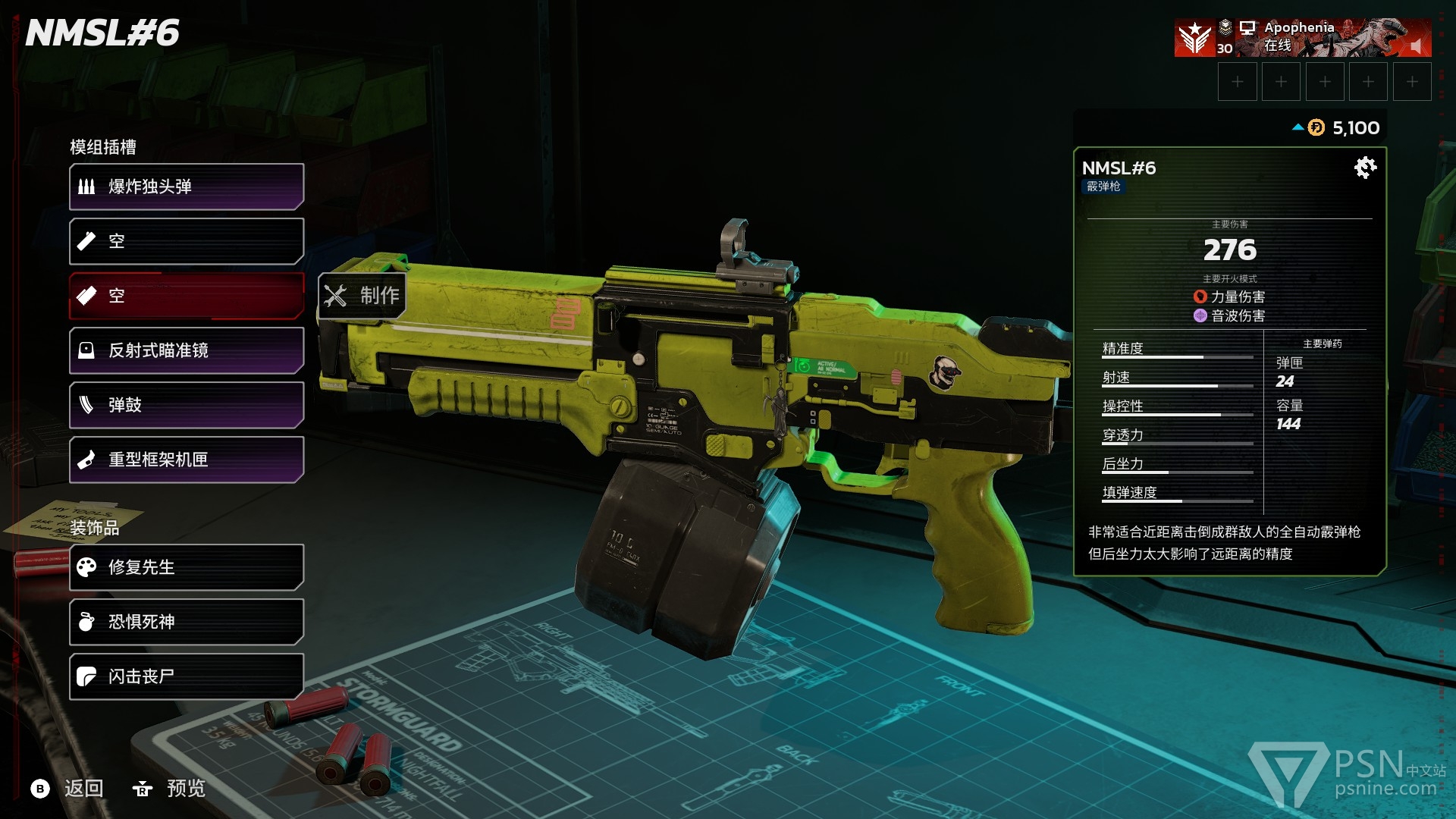The height and width of the screenshot is (819, 1456).
Task: Click the 预览 preview option
Action: click(170, 789)
